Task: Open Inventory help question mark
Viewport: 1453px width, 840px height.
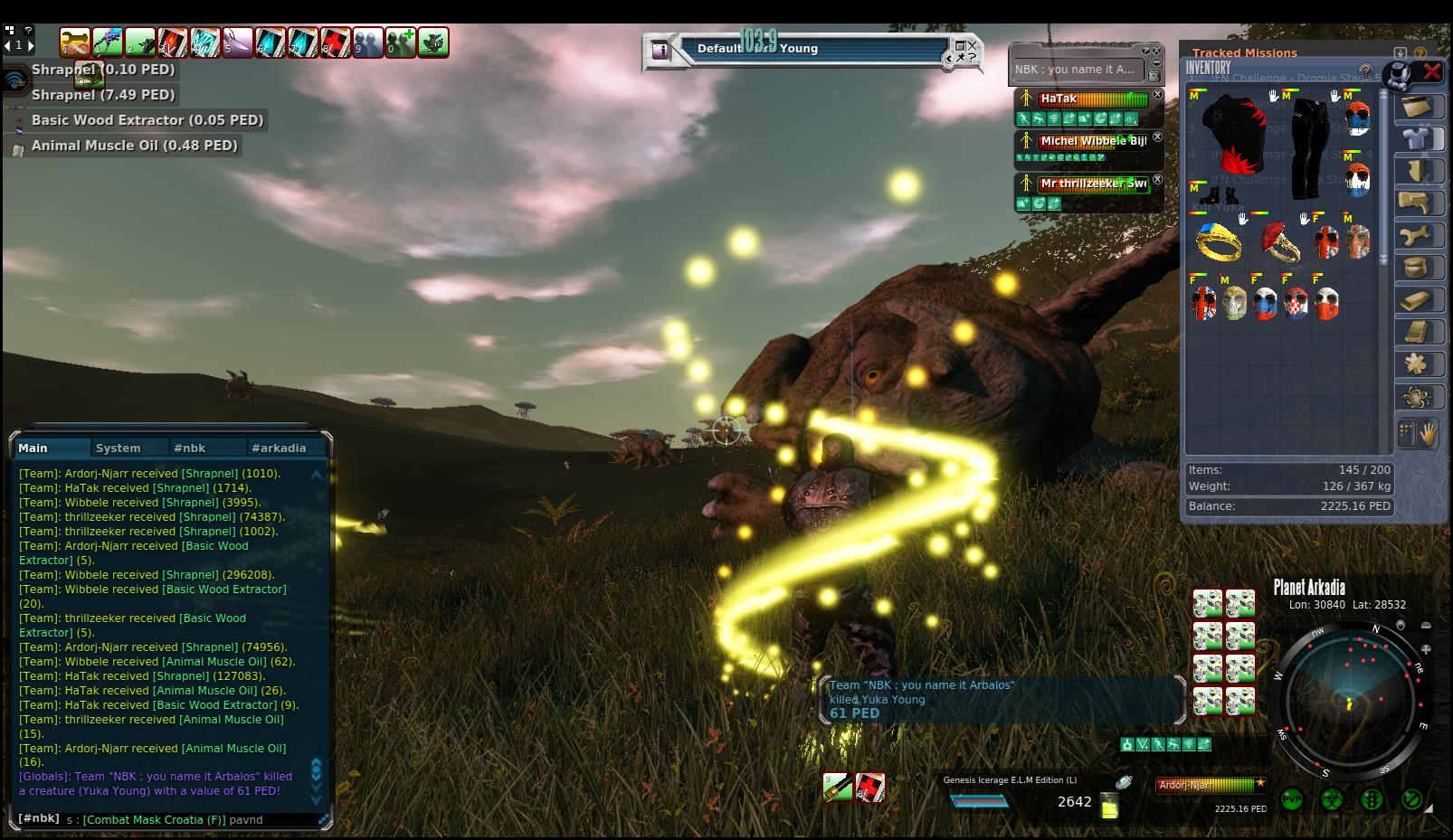Action: [x=1365, y=70]
